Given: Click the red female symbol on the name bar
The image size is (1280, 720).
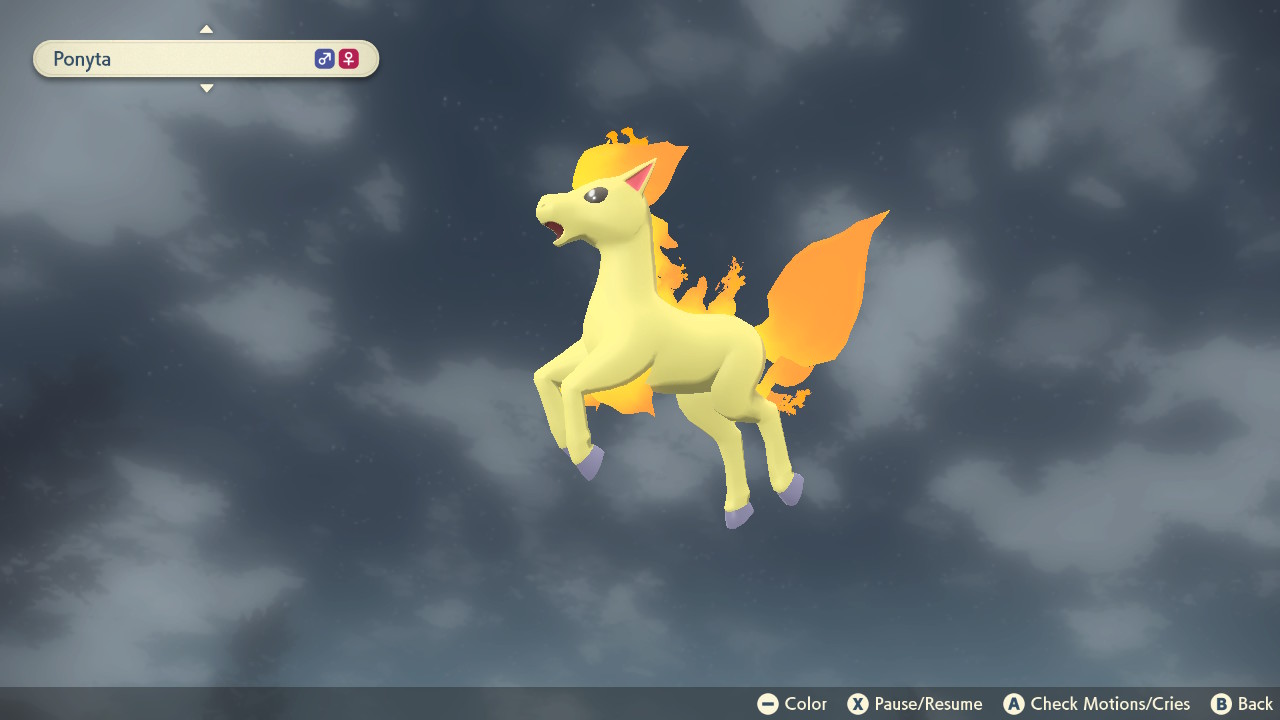Looking at the screenshot, I should pyautogui.click(x=347, y=58).
